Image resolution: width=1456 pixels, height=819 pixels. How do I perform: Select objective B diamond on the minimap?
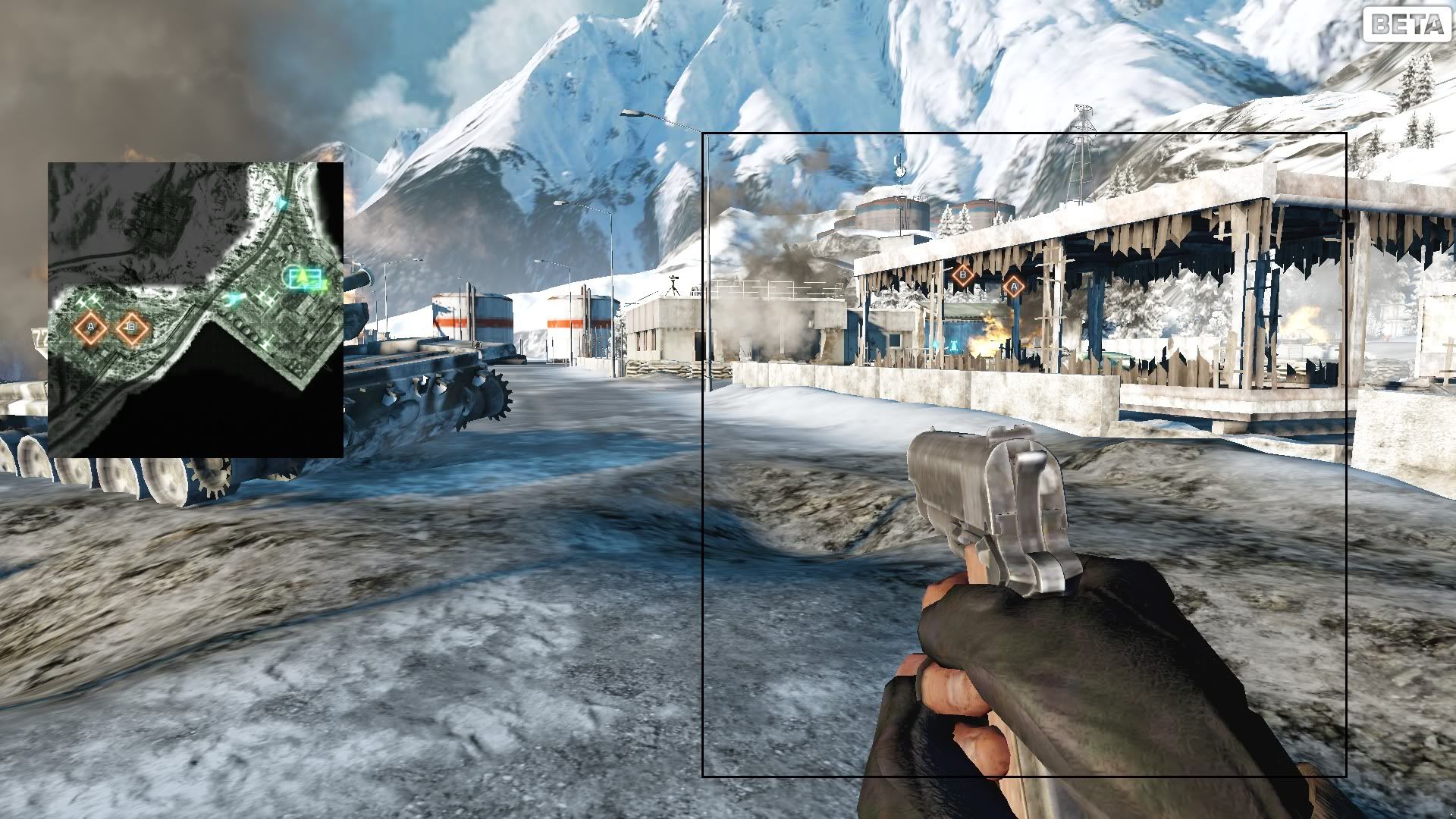point(132,328)
